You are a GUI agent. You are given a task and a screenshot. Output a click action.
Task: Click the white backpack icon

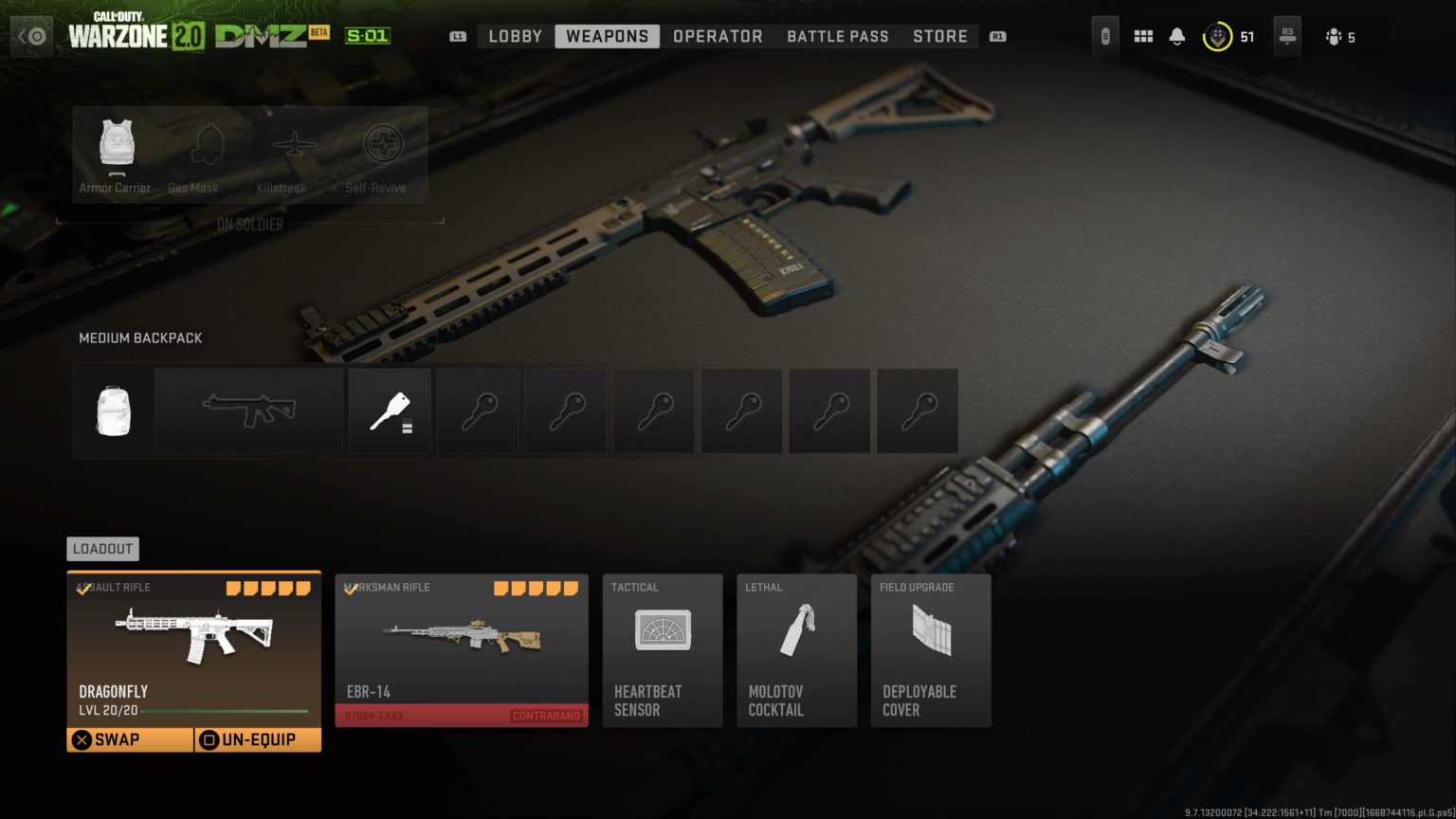coord(113,409)
